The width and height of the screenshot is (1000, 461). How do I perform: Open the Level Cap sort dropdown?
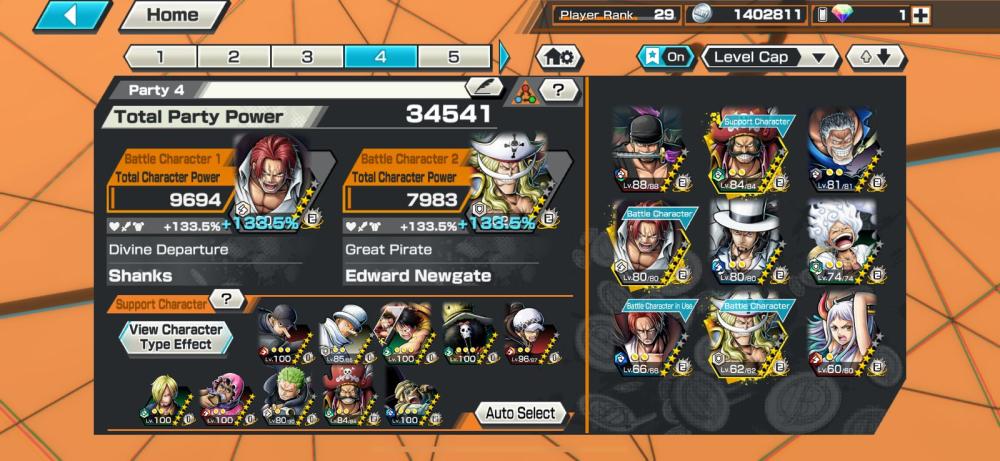pos(770,57)
